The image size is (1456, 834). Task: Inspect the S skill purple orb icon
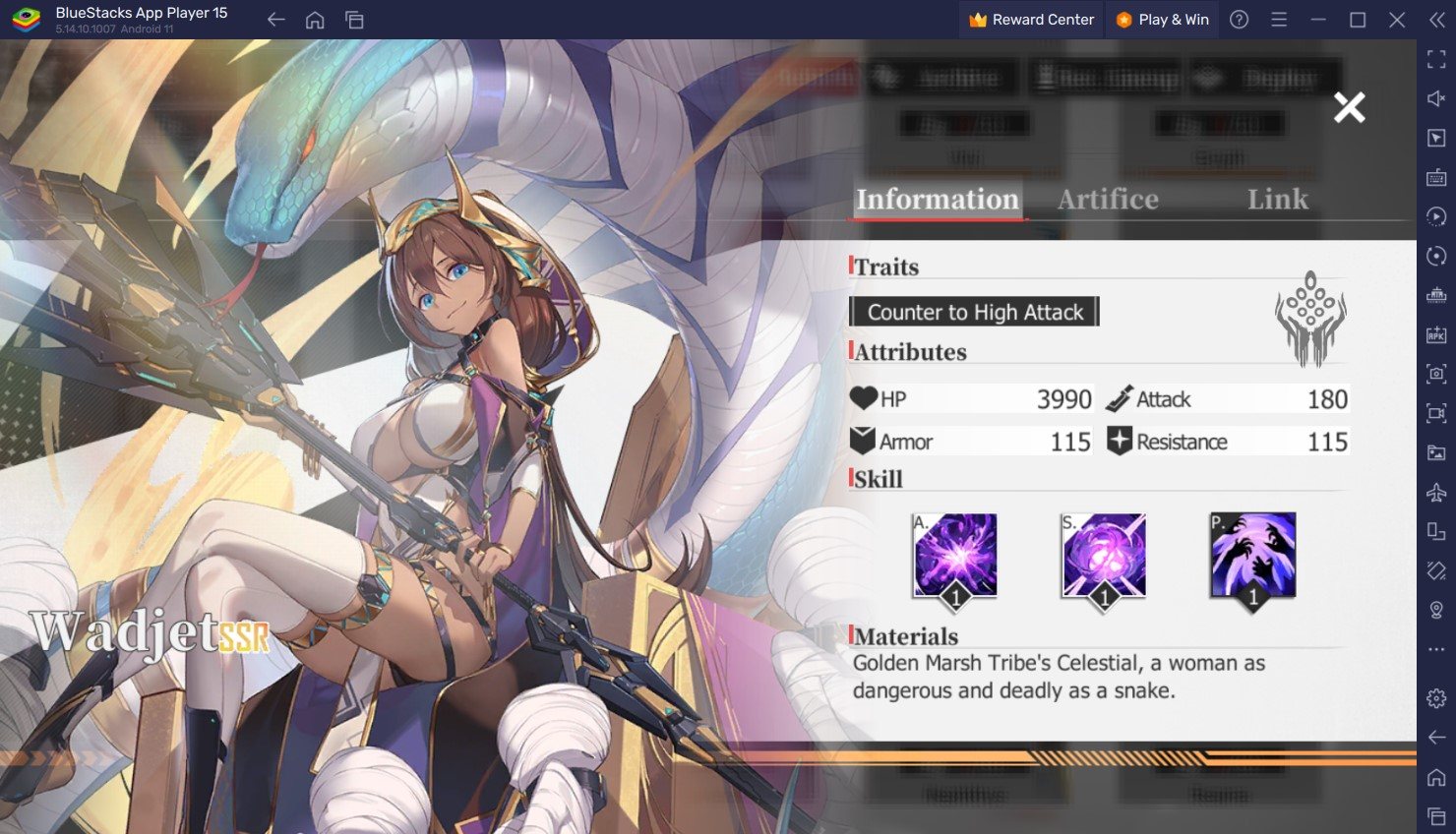(x=1104, y=557)
